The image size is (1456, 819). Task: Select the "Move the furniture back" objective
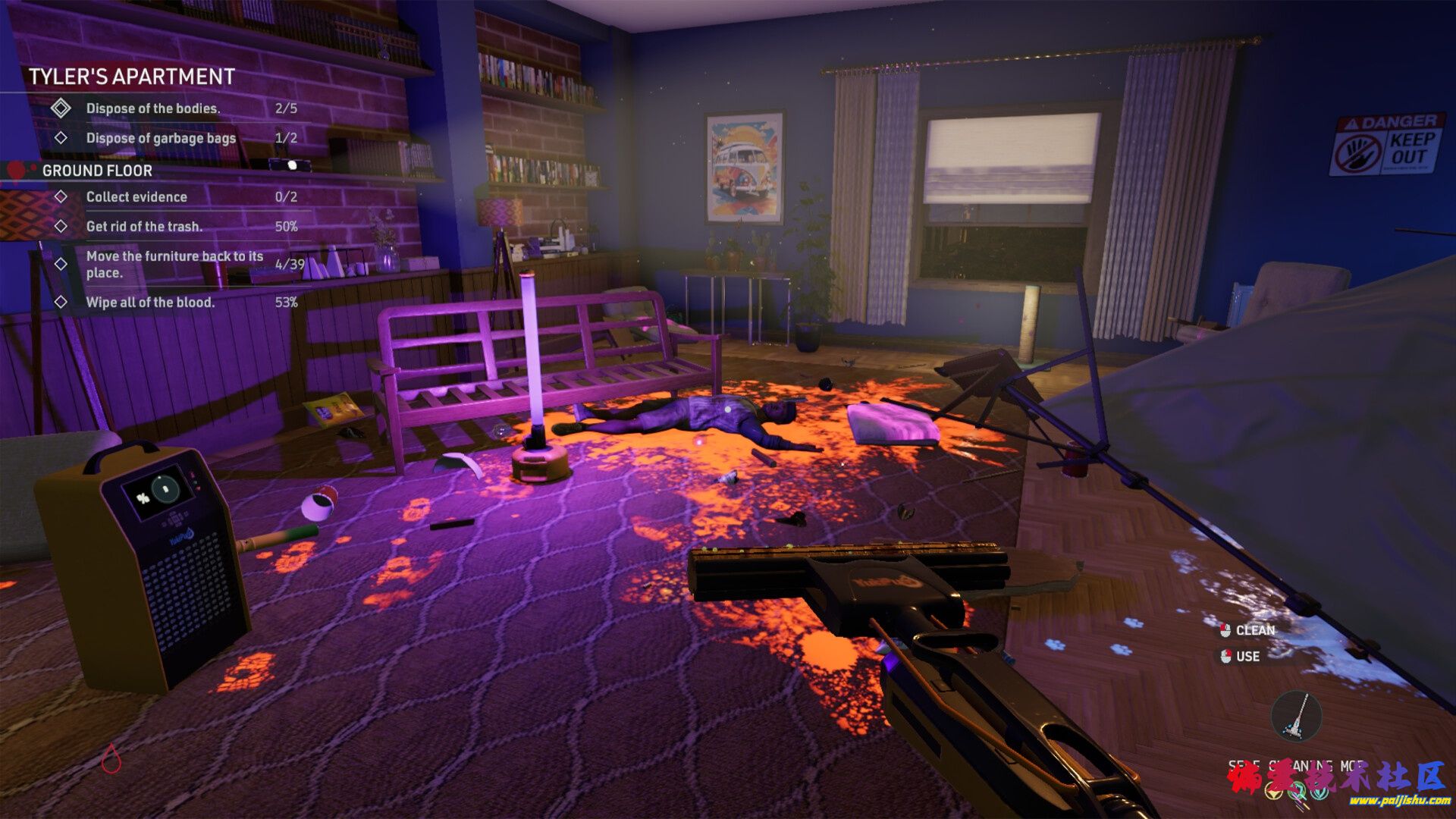(174, 265)
